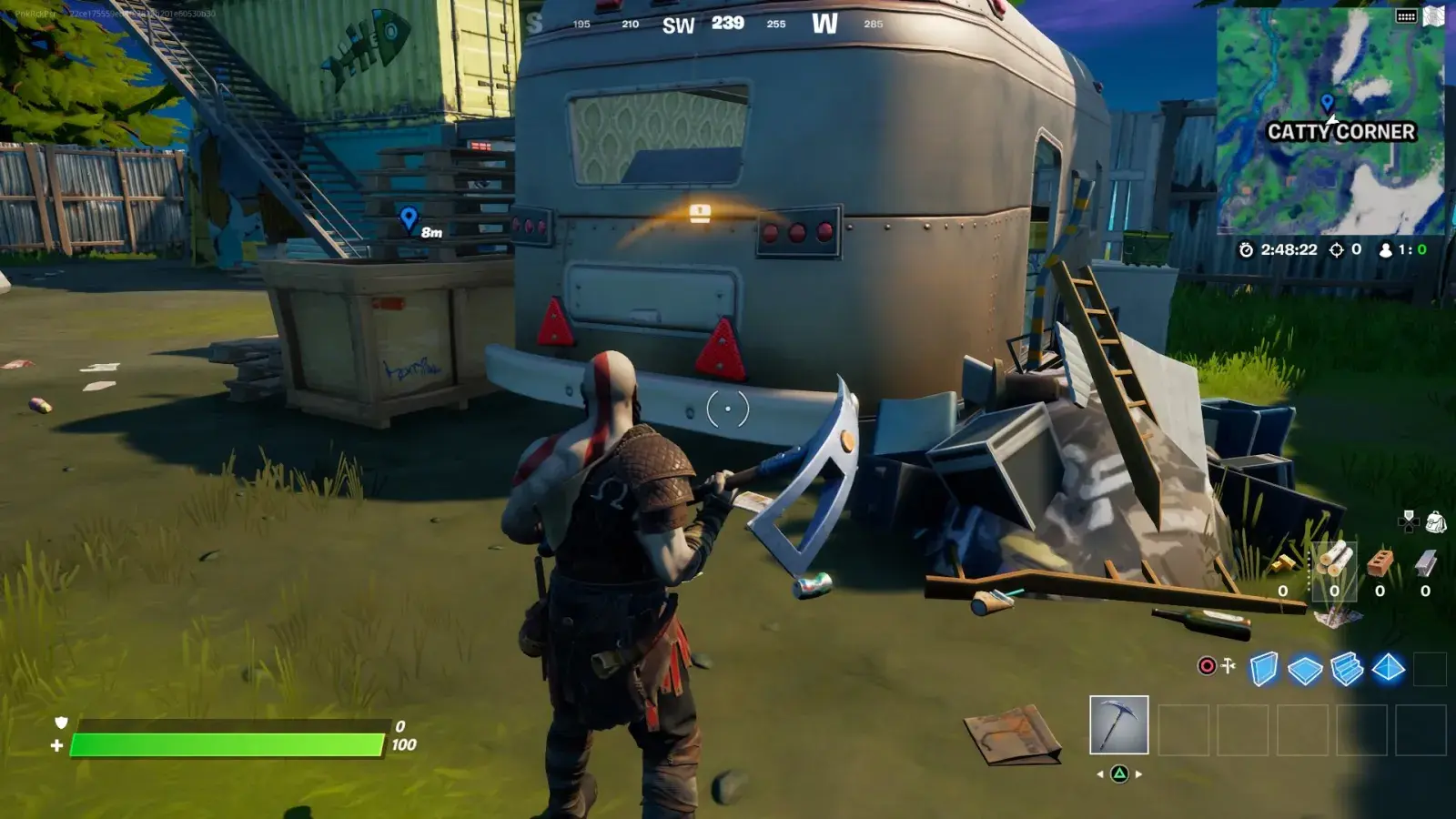Viewport: 1456px width, 819px height.
Task: Select the roof pyramid building piece icon
Action: pyautogui.click(x=1387, y=669)
